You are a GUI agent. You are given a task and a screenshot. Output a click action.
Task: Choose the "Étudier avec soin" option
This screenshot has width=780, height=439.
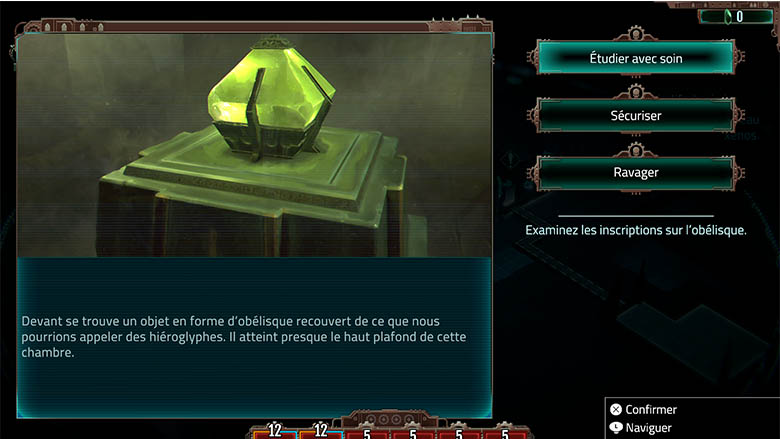tap(636, 57)
